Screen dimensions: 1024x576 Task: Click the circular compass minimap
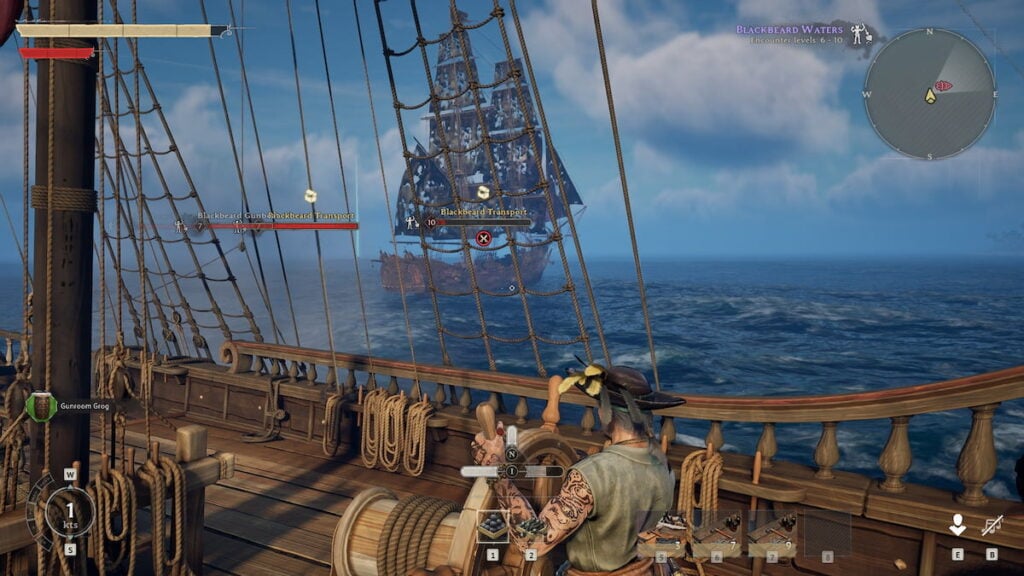point(929,93)
